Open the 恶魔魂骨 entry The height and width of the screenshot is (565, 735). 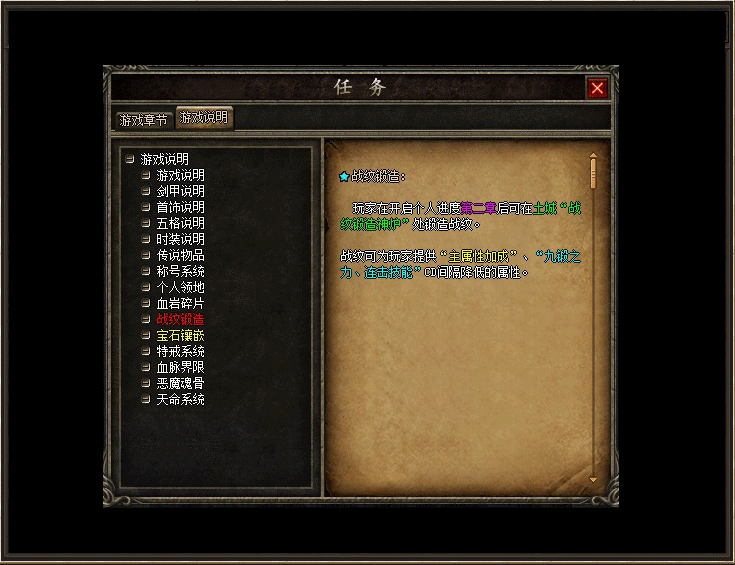pos(180,383)
